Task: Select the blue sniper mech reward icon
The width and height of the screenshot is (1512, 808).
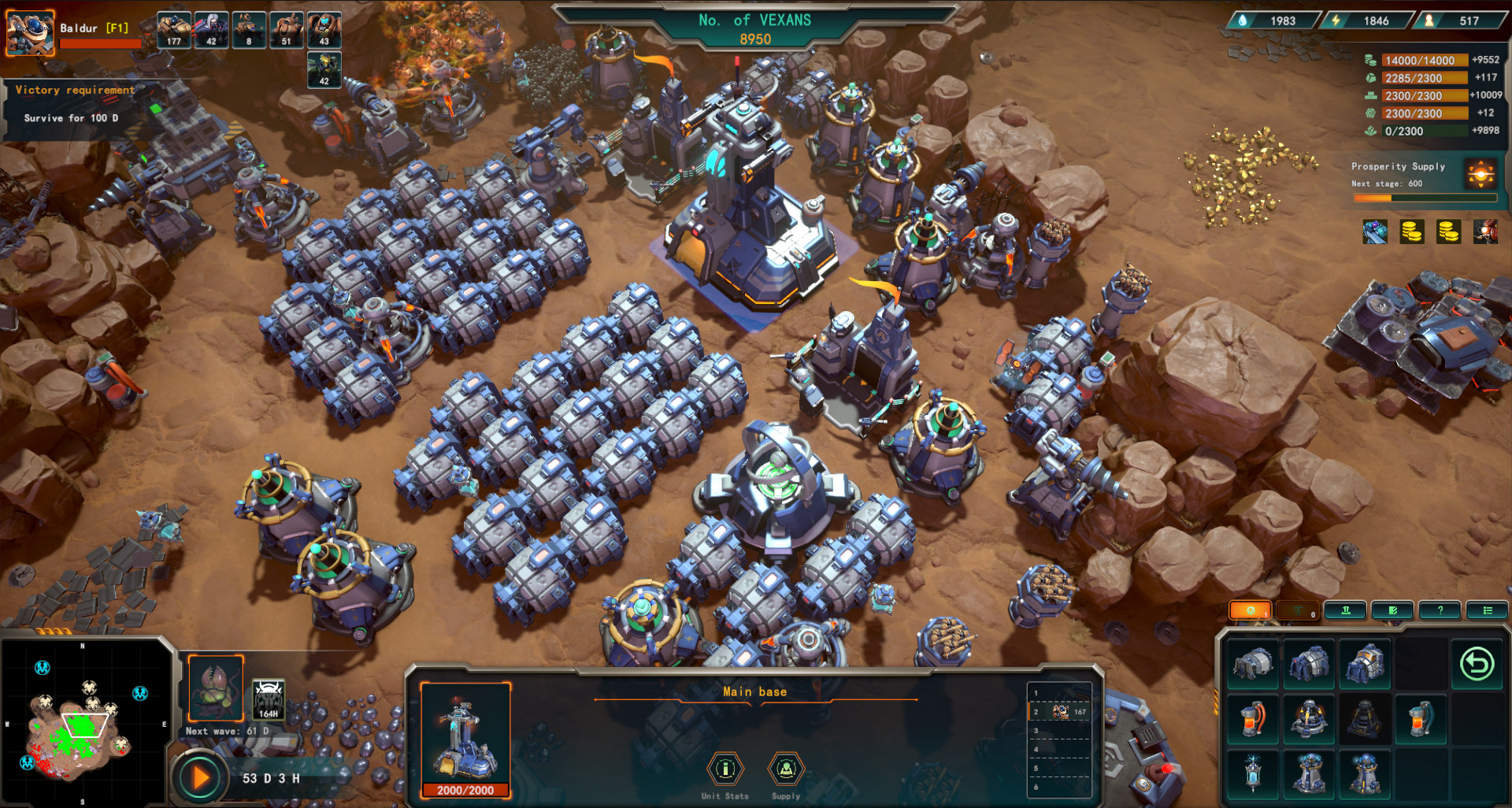Action: click(1375, 232)
